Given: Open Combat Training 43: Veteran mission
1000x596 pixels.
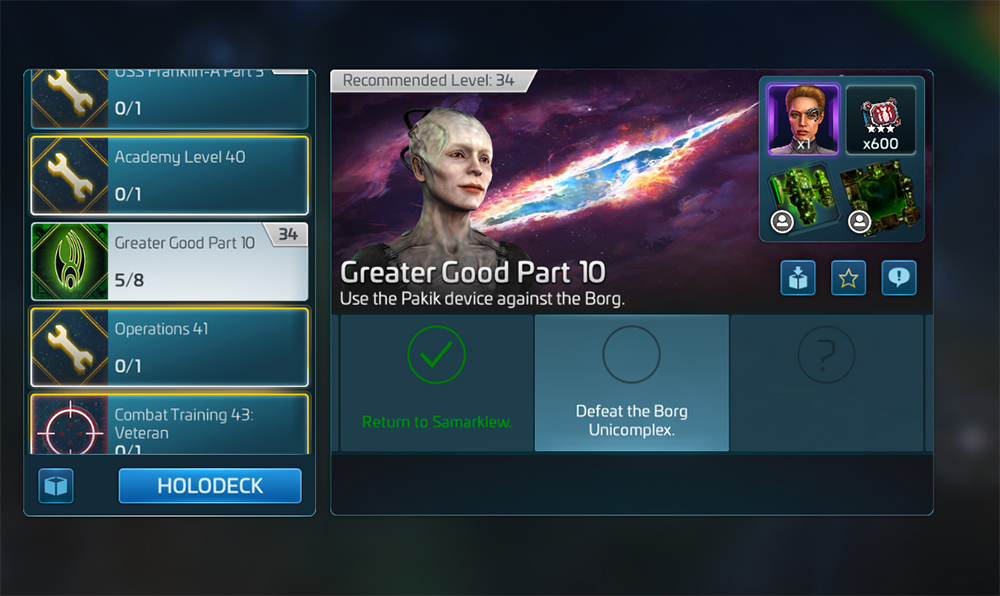Looking at the screenshot, I should click(x=169, y=426).
